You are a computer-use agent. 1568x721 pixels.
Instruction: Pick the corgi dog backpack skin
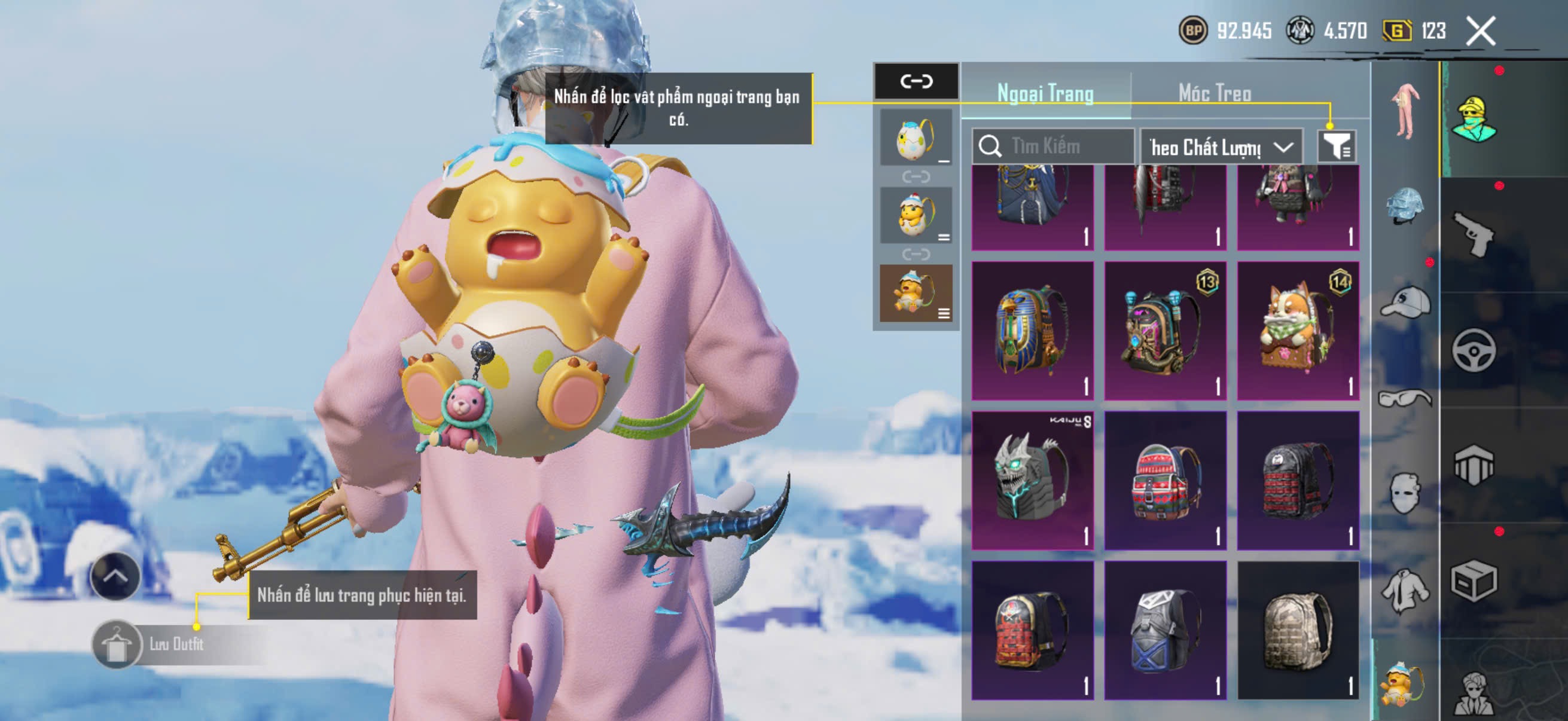coord(1297,331)
